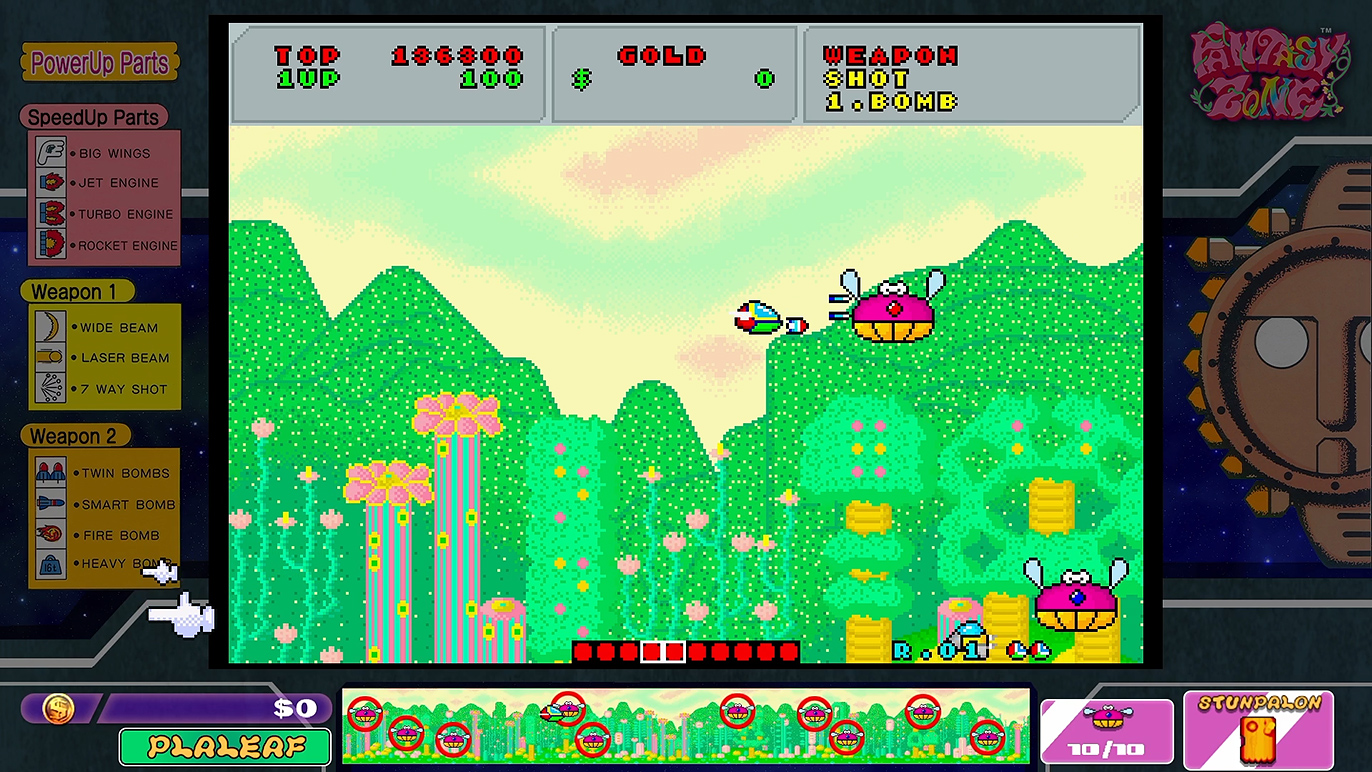This screenshot has width=1372, height=772.
Task: Open the SpeedUp Parts section label
Action: click(93, 117)
